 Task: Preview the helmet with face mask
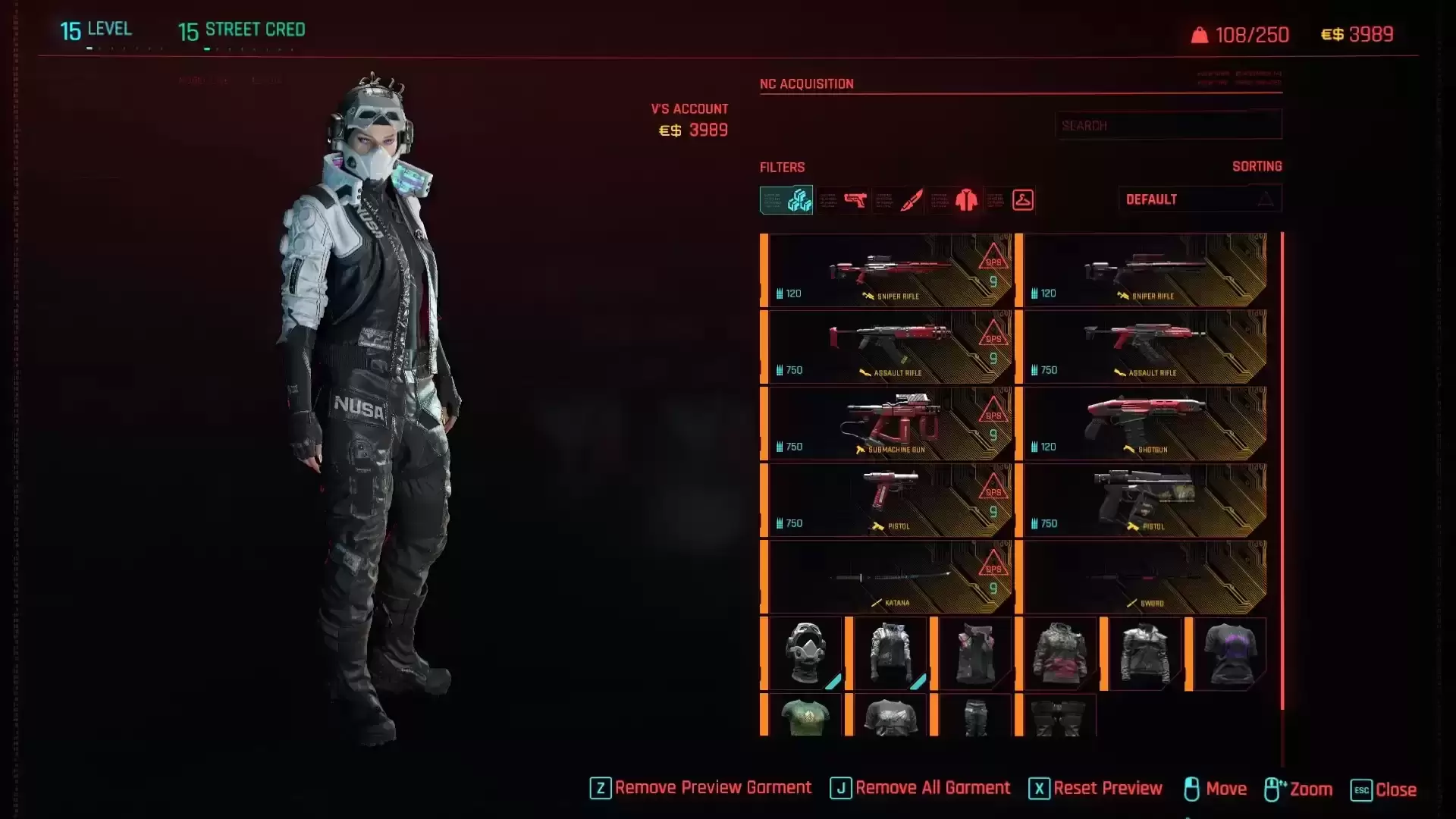(x=805, y=654)
